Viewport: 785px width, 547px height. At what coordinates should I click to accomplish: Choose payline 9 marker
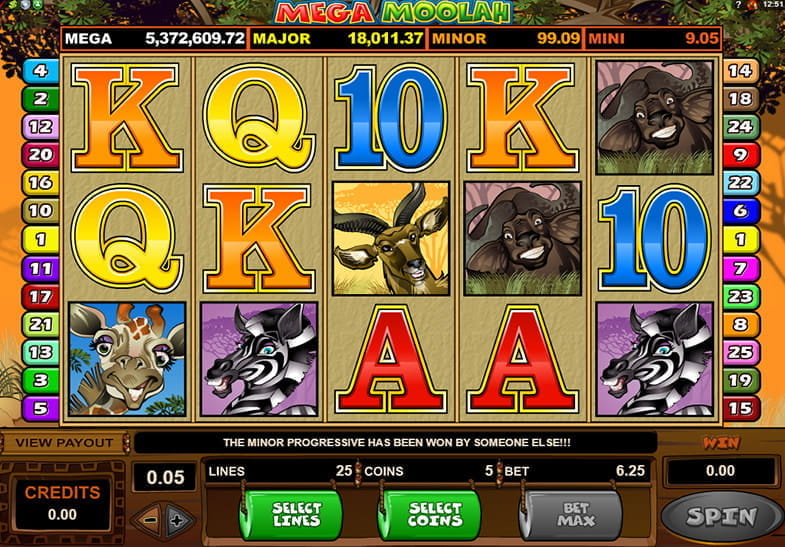(x=741, y=155)
